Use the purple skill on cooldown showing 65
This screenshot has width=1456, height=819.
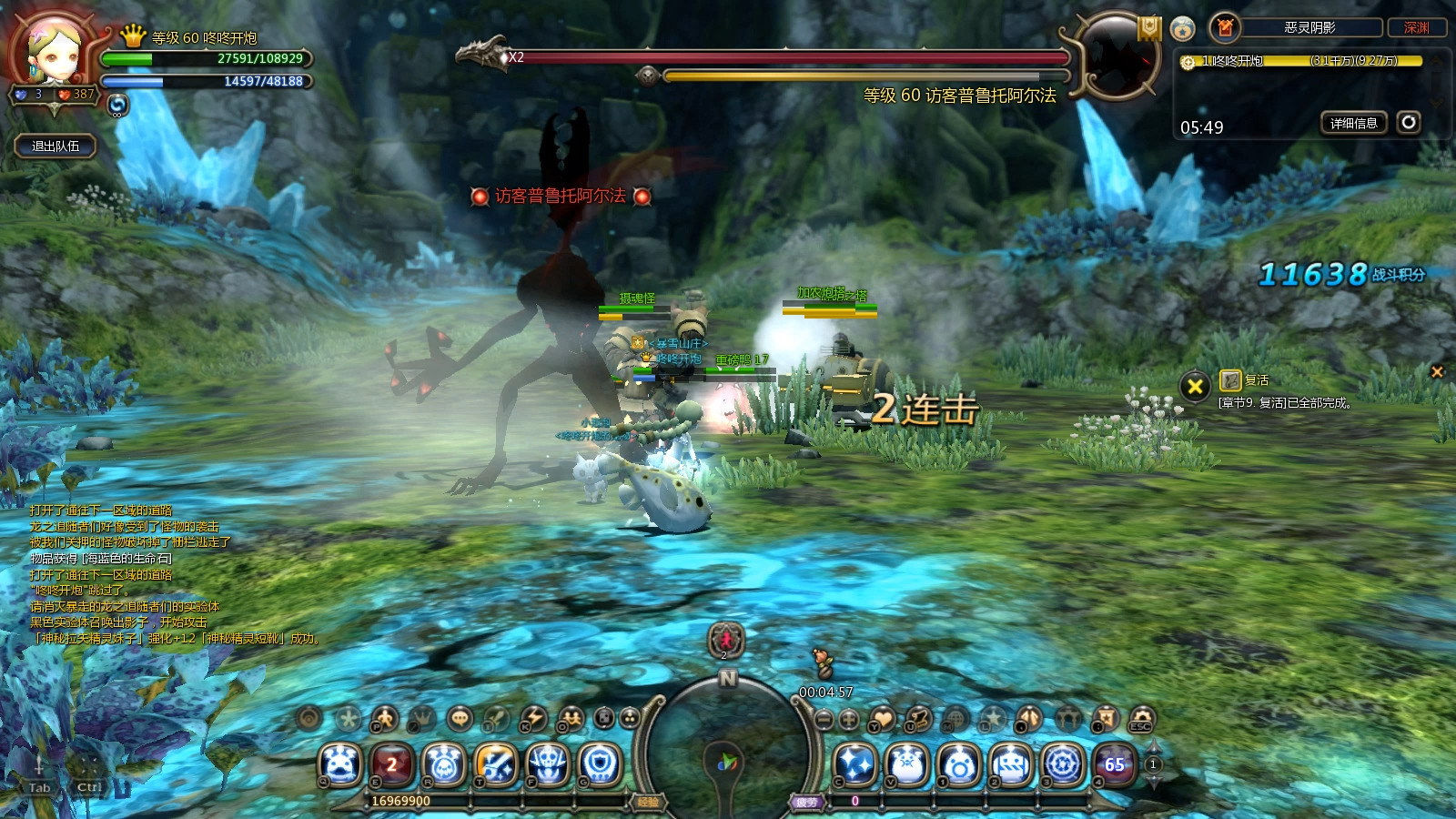[x=1115, y=764]
